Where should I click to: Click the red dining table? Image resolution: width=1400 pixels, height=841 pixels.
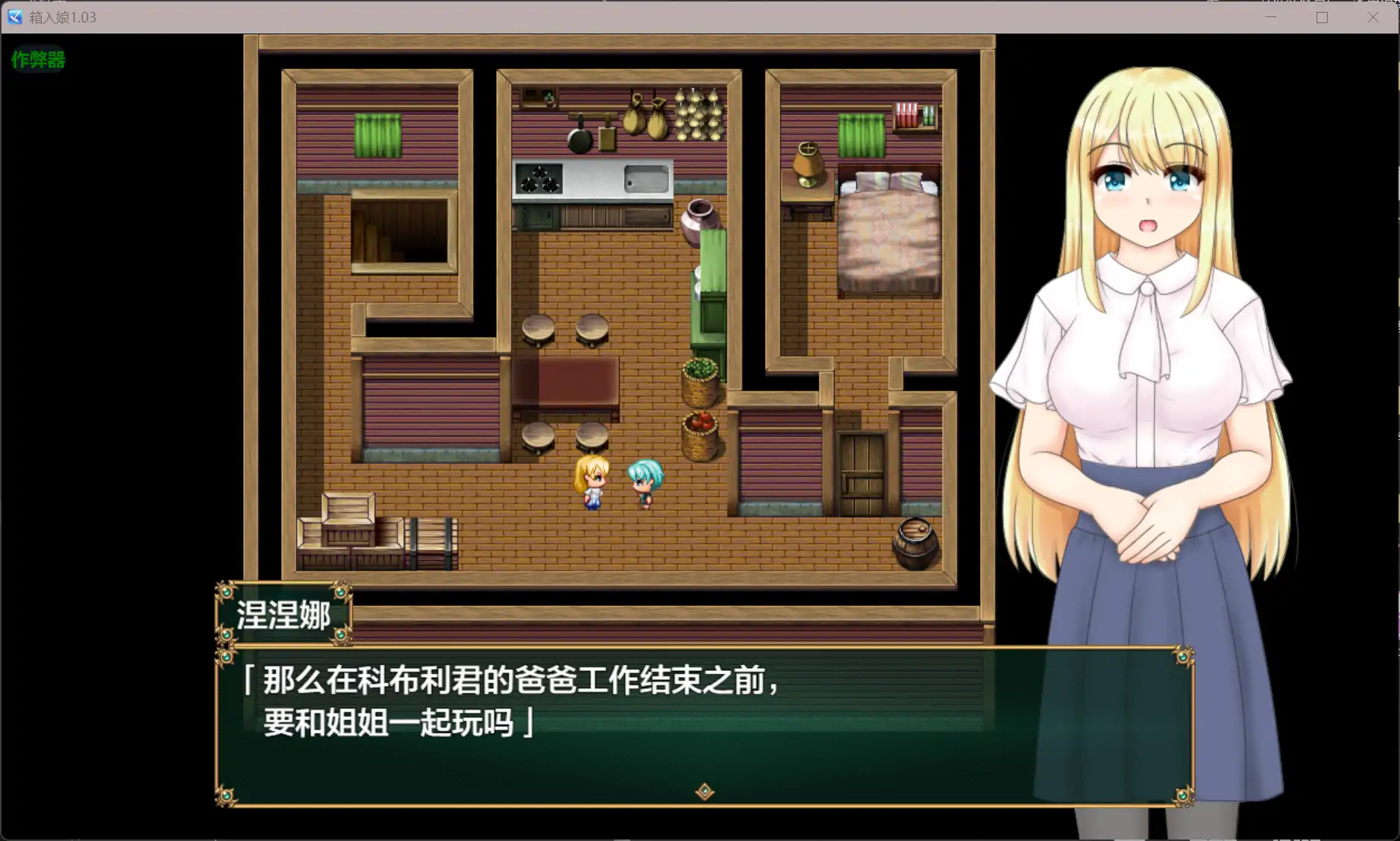(x=567, y=380)
